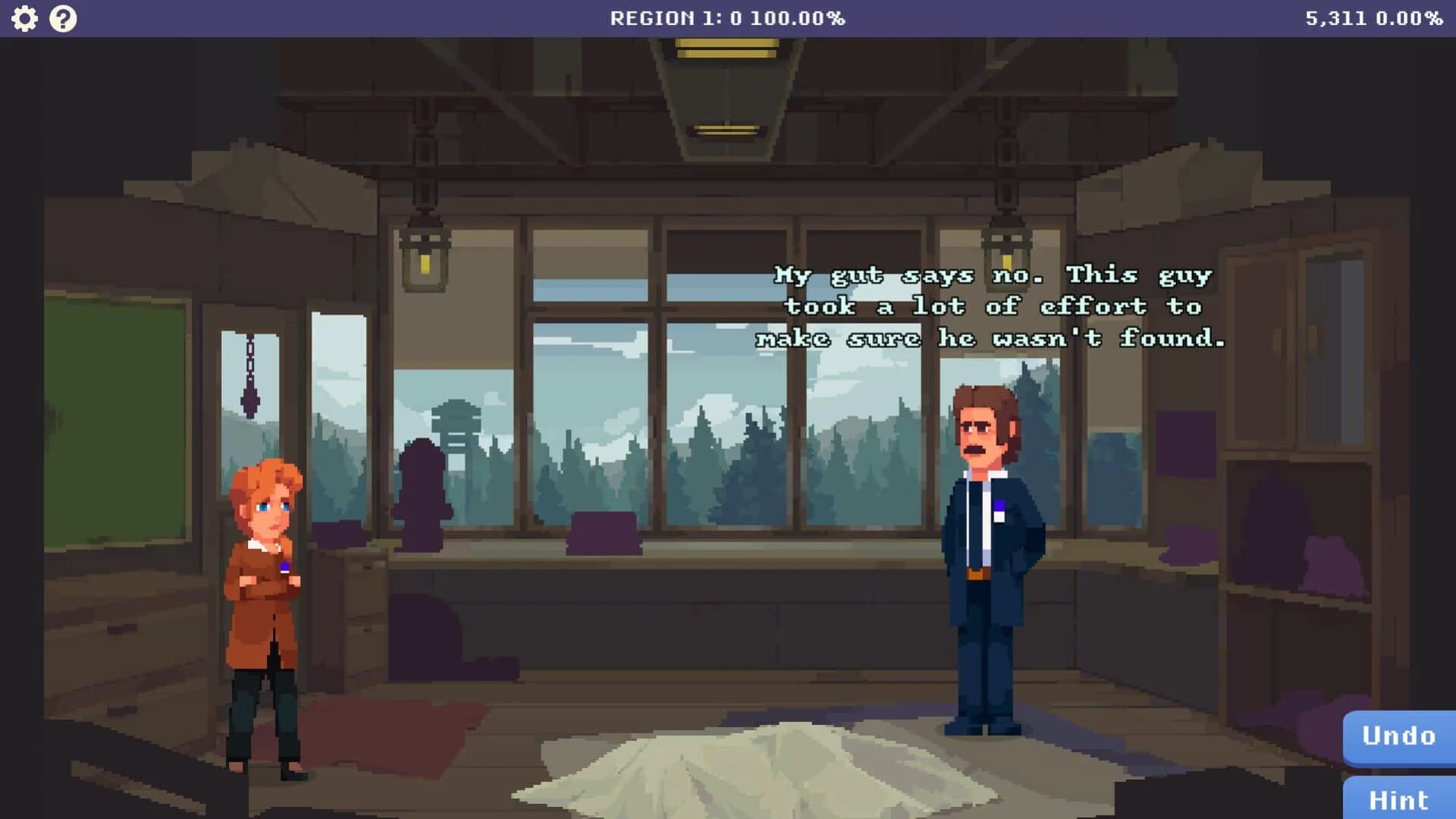Image resolution: width=1456 pixels, height=819 pixels.
Task: Click the REGION 1 progress label
Action: [x=728, y=18]
